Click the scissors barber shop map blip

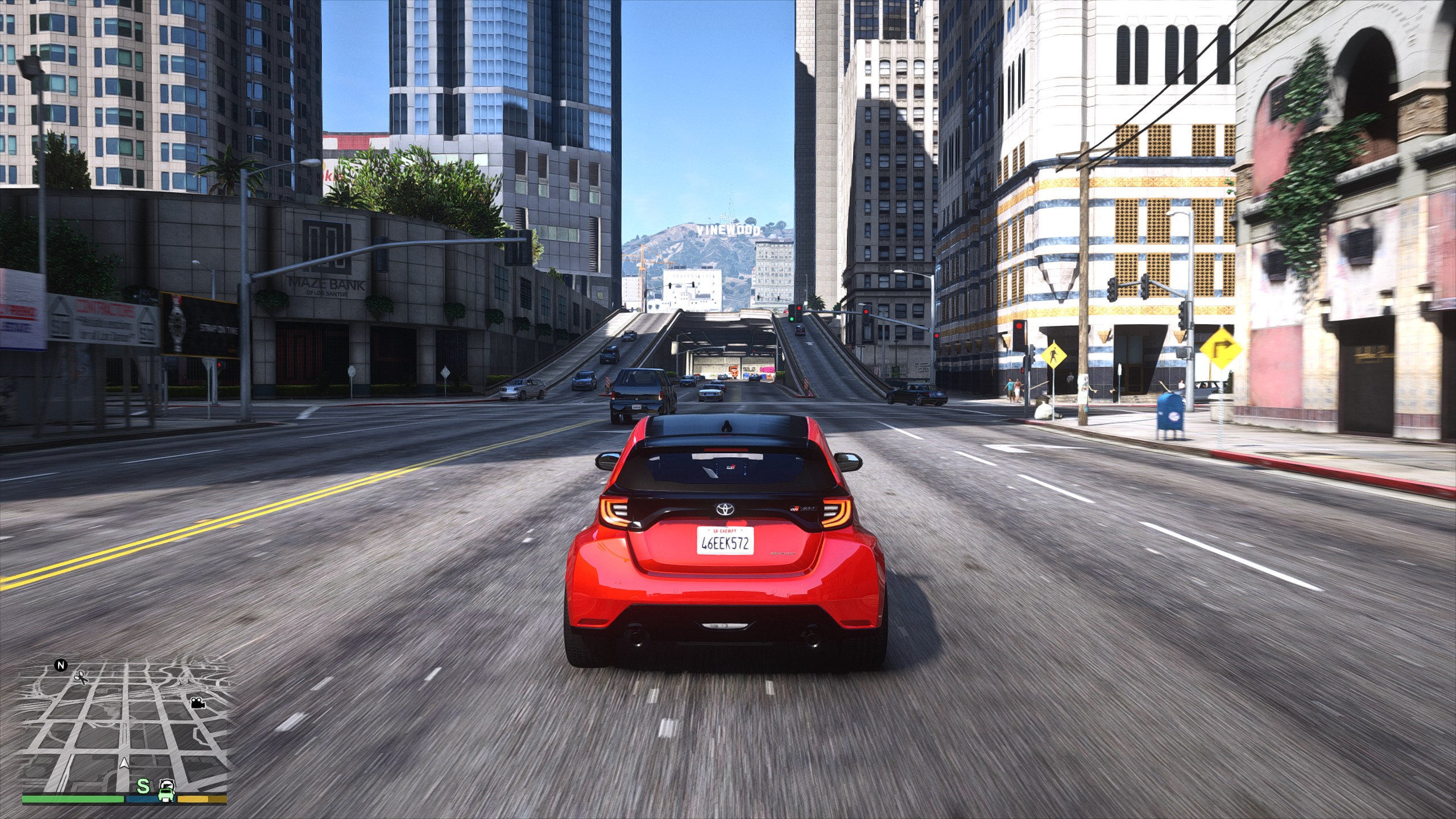coord(80,677)
